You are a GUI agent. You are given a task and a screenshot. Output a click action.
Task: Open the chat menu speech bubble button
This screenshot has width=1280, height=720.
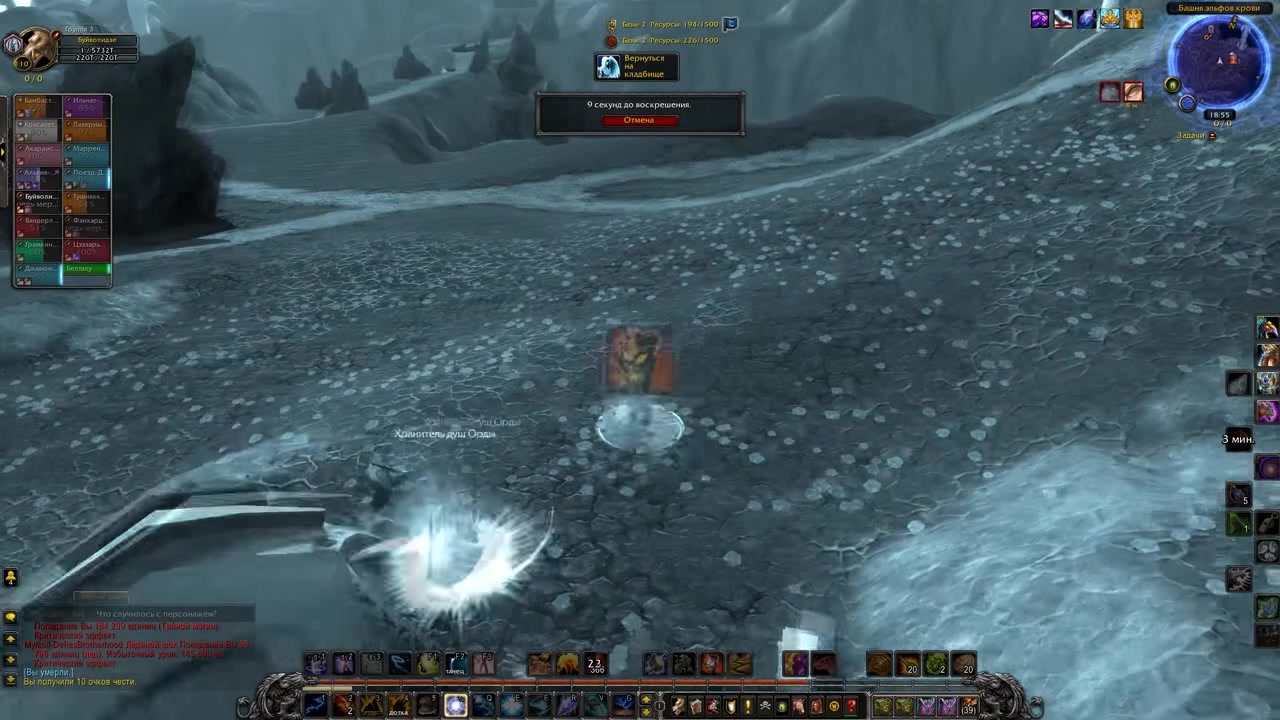click(x=10, y=617)
